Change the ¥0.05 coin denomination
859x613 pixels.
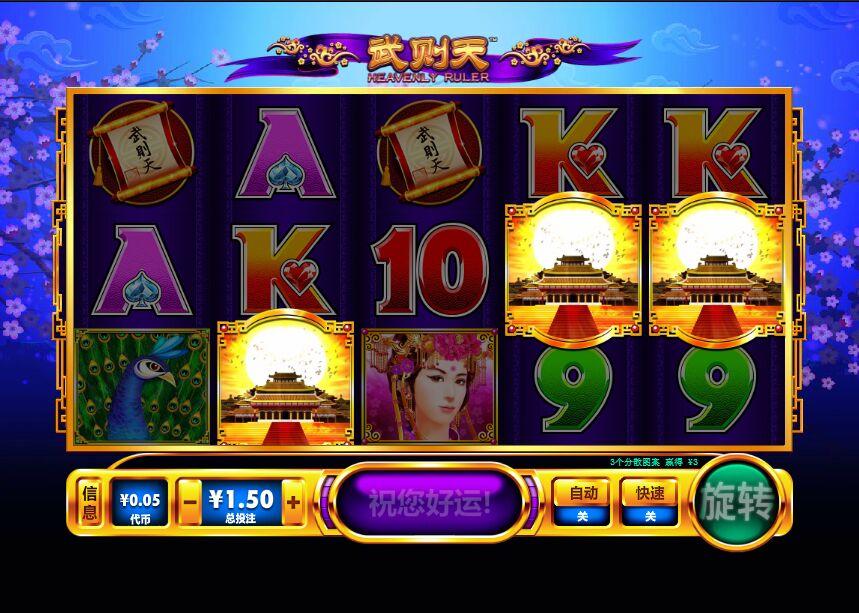click(138, 502)
